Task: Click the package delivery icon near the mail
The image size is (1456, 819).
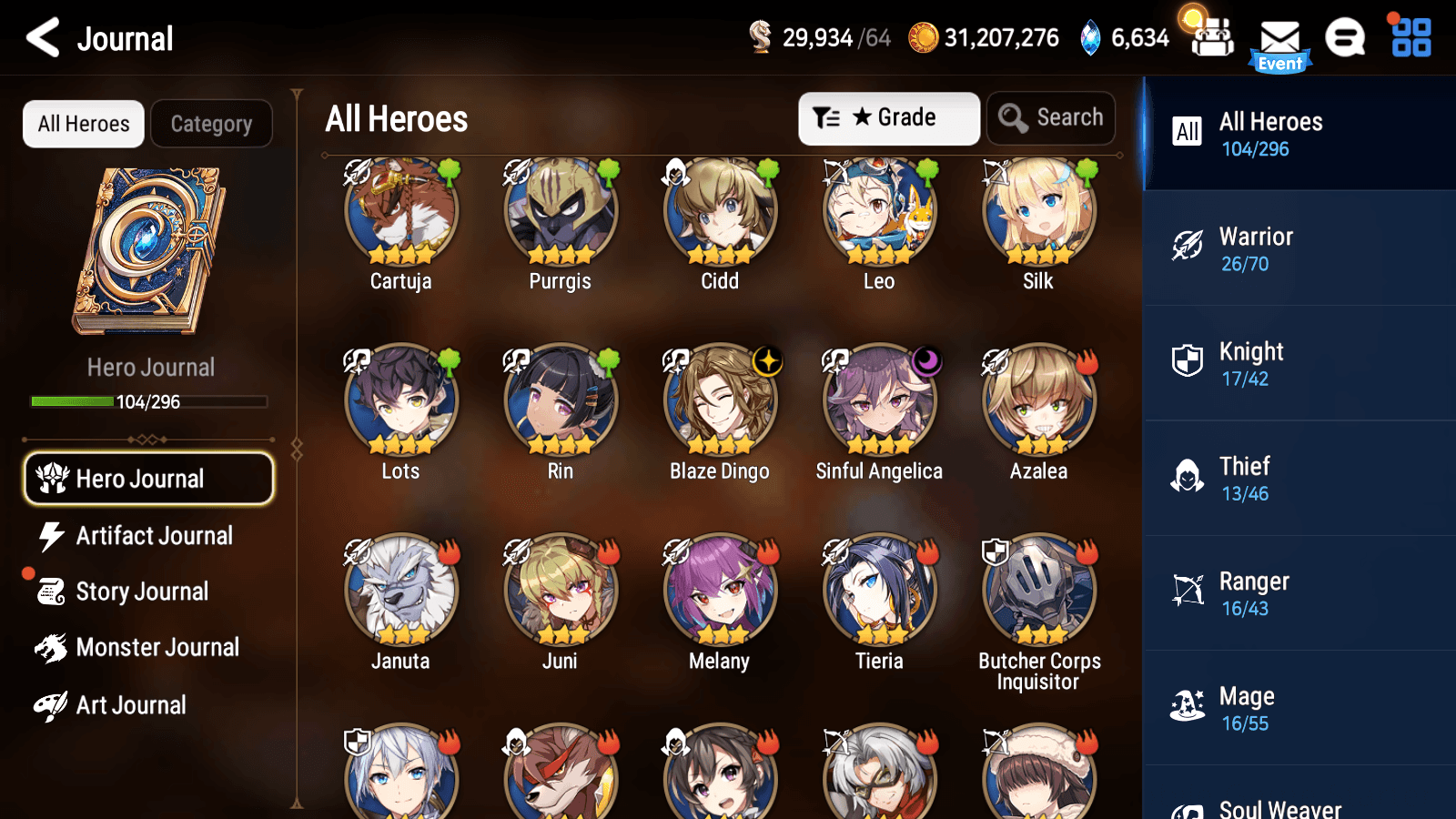Action: click(1210, 38)
